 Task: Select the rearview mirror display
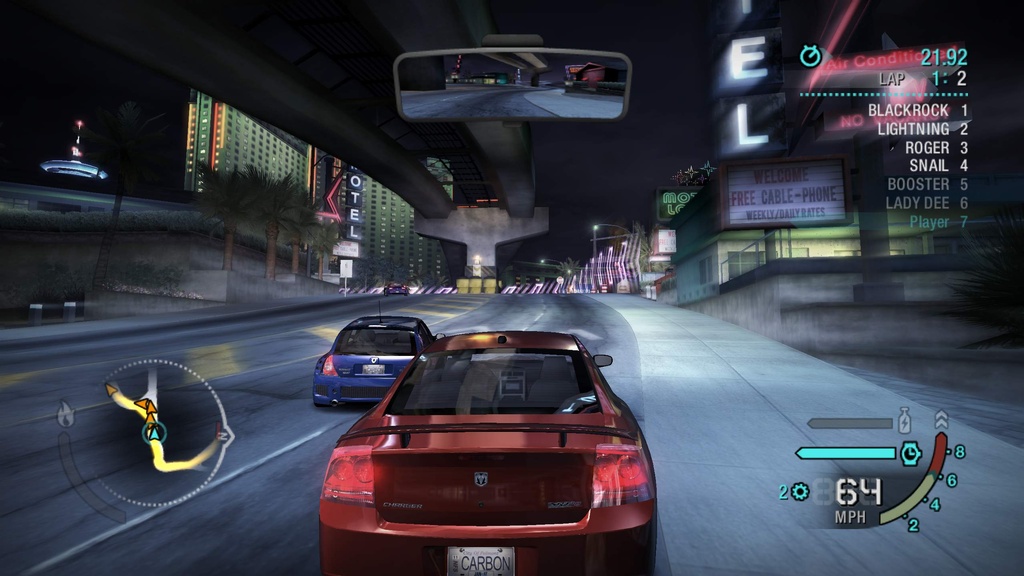512,83
